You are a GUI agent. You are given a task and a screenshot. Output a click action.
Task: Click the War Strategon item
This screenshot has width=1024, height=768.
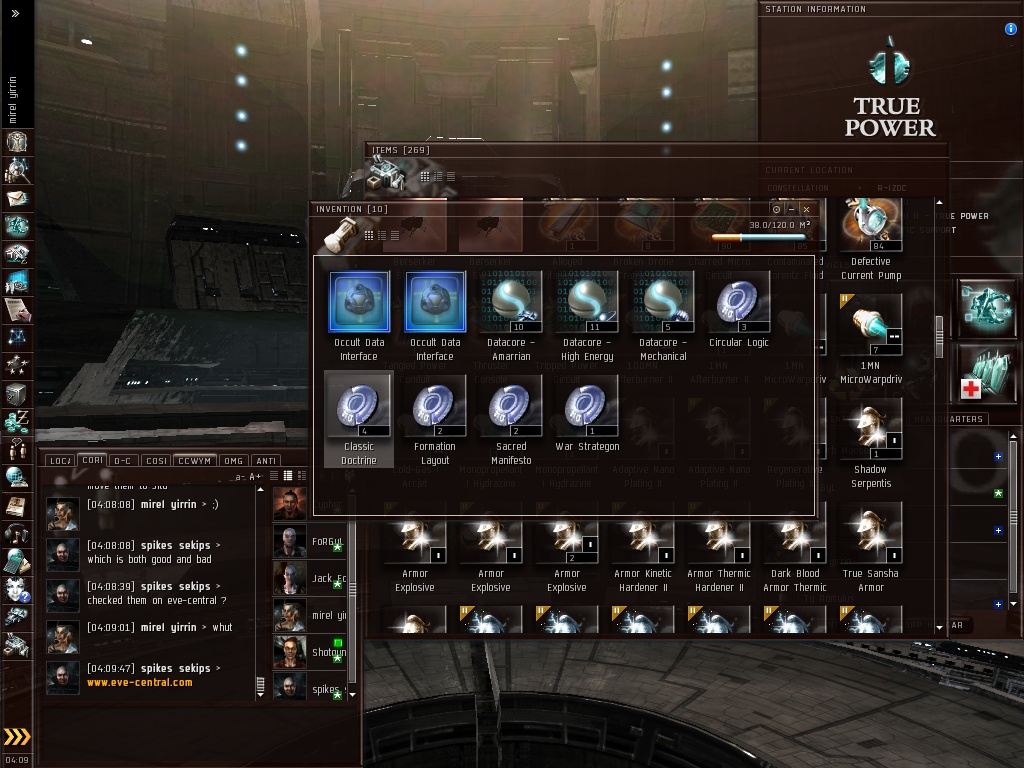[587, 406]
